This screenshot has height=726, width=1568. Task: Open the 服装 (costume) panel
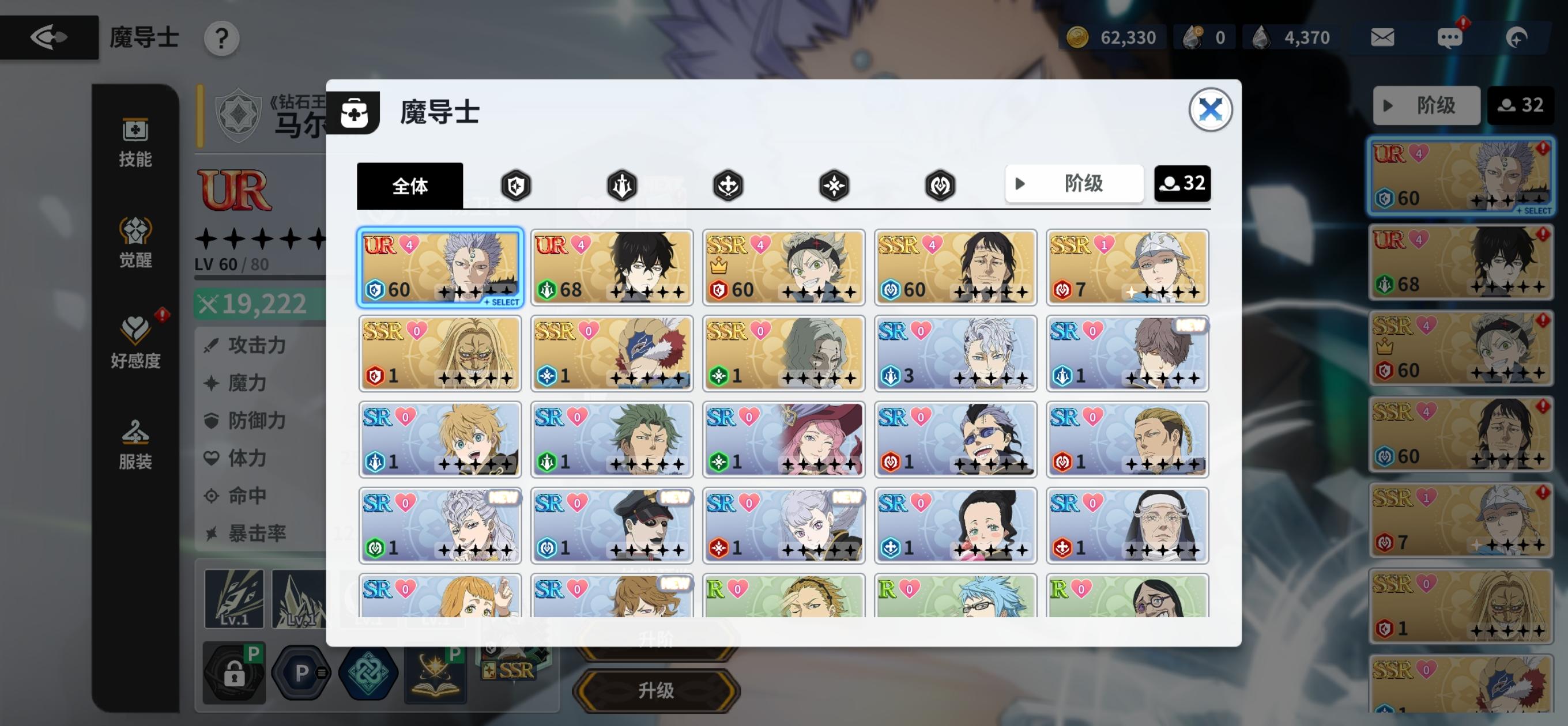(135, 443)
